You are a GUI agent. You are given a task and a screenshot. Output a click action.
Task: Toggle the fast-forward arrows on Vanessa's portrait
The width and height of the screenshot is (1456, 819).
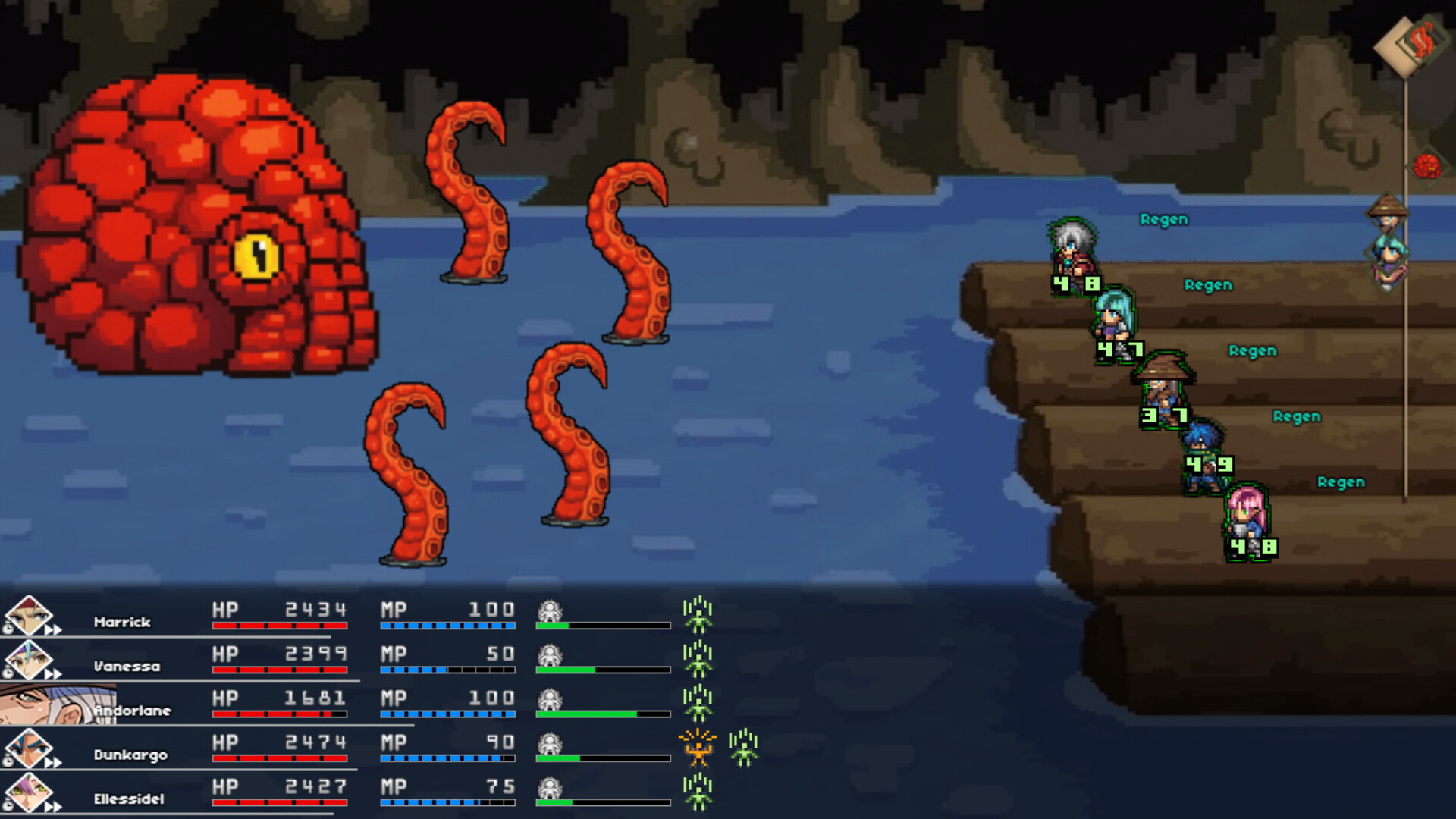[x=52, y=674]
